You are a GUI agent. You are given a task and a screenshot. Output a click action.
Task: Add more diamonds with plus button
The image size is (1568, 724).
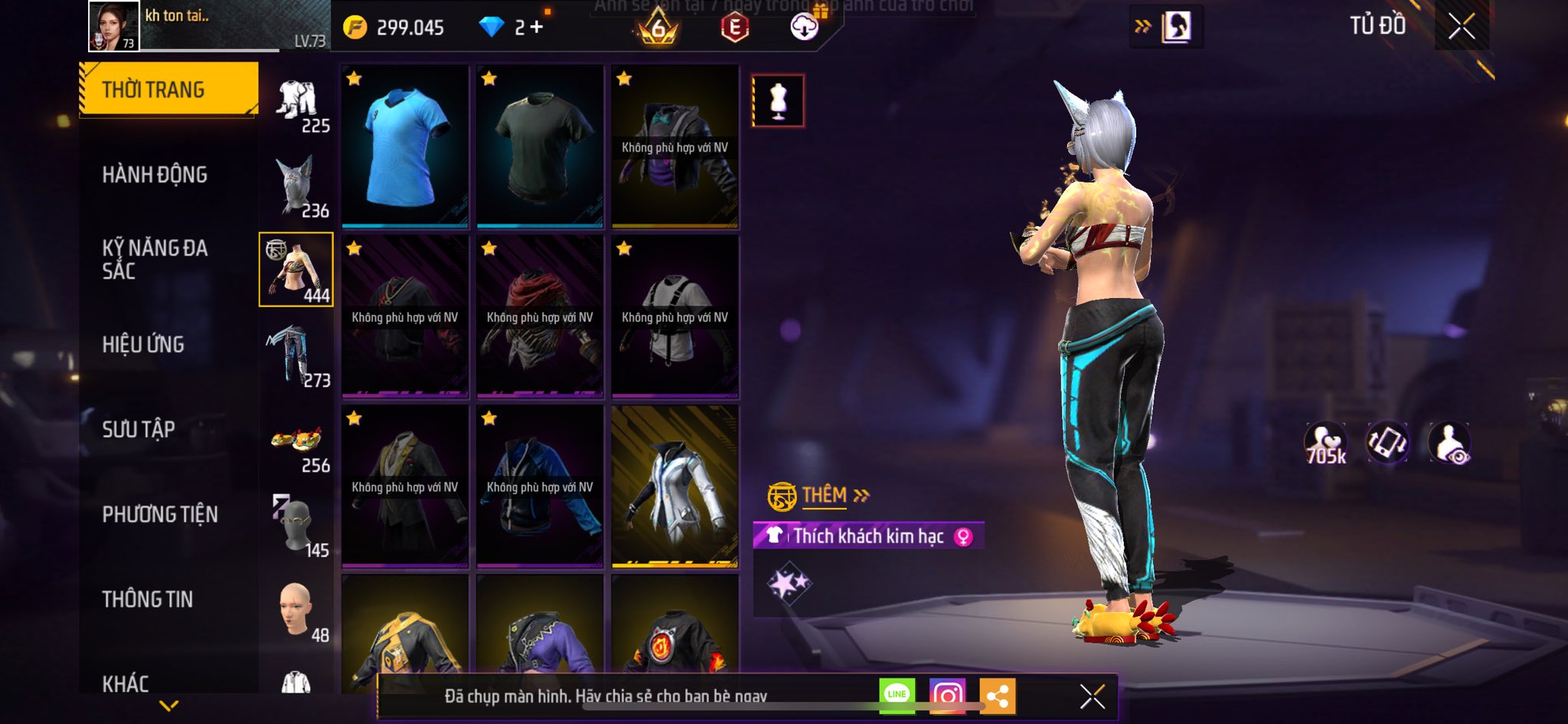point(537,28)
